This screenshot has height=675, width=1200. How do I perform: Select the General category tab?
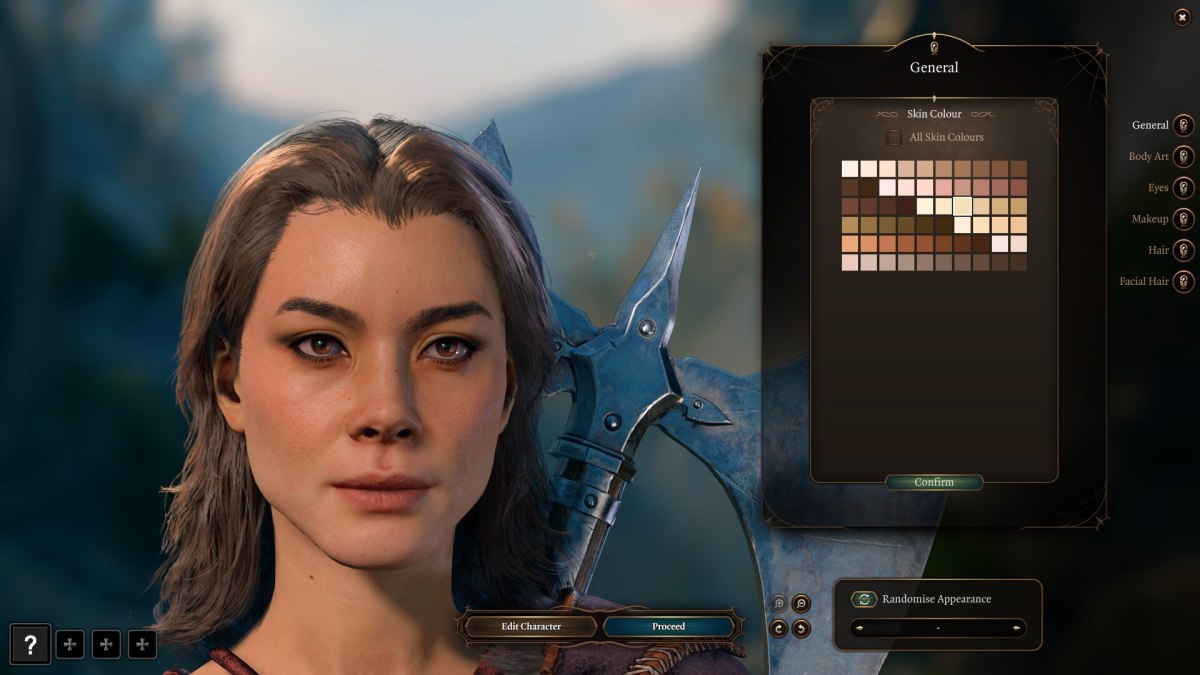(1183, 126)
